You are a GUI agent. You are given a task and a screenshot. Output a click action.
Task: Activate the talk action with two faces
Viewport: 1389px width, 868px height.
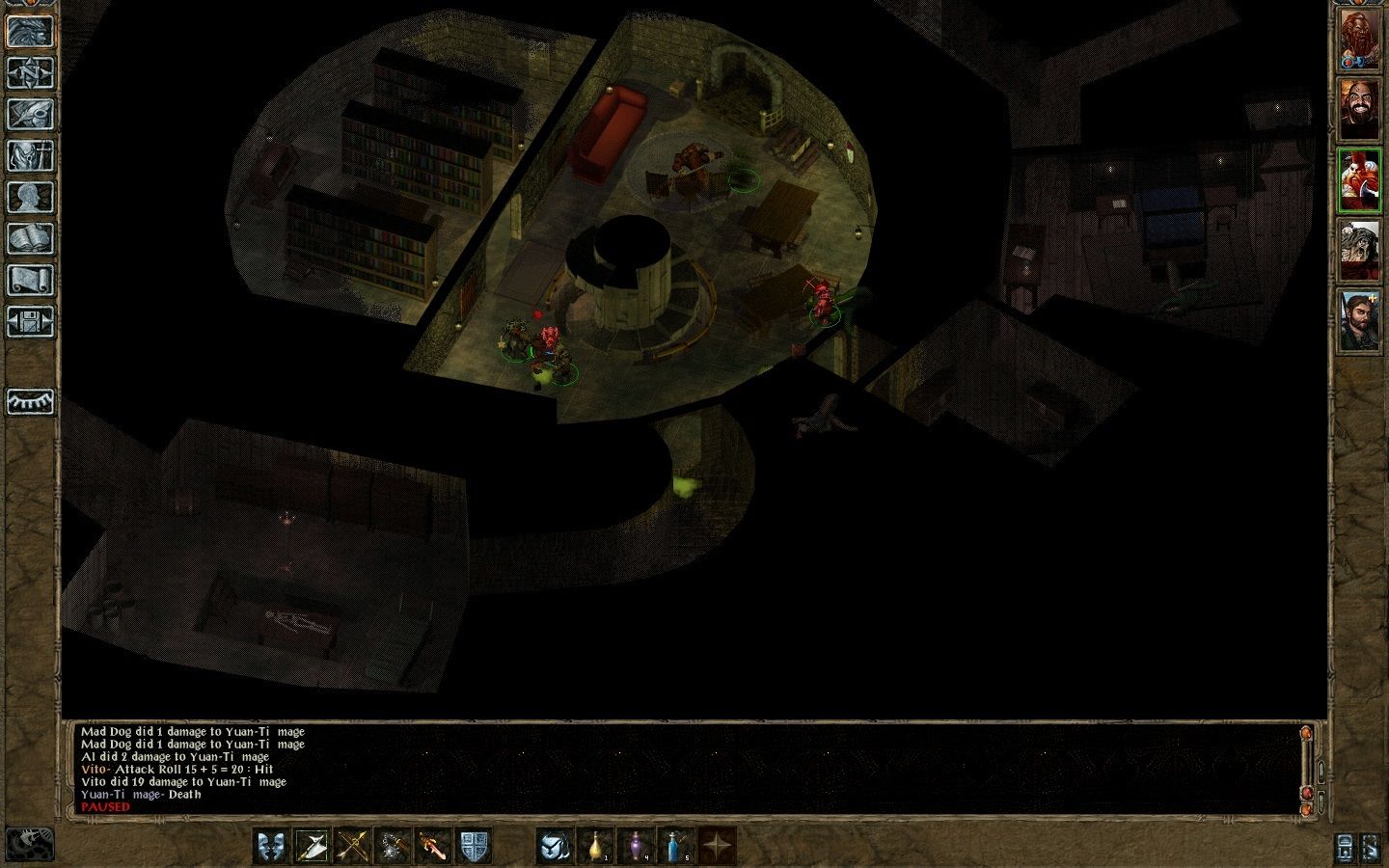[x=272, y=846]
